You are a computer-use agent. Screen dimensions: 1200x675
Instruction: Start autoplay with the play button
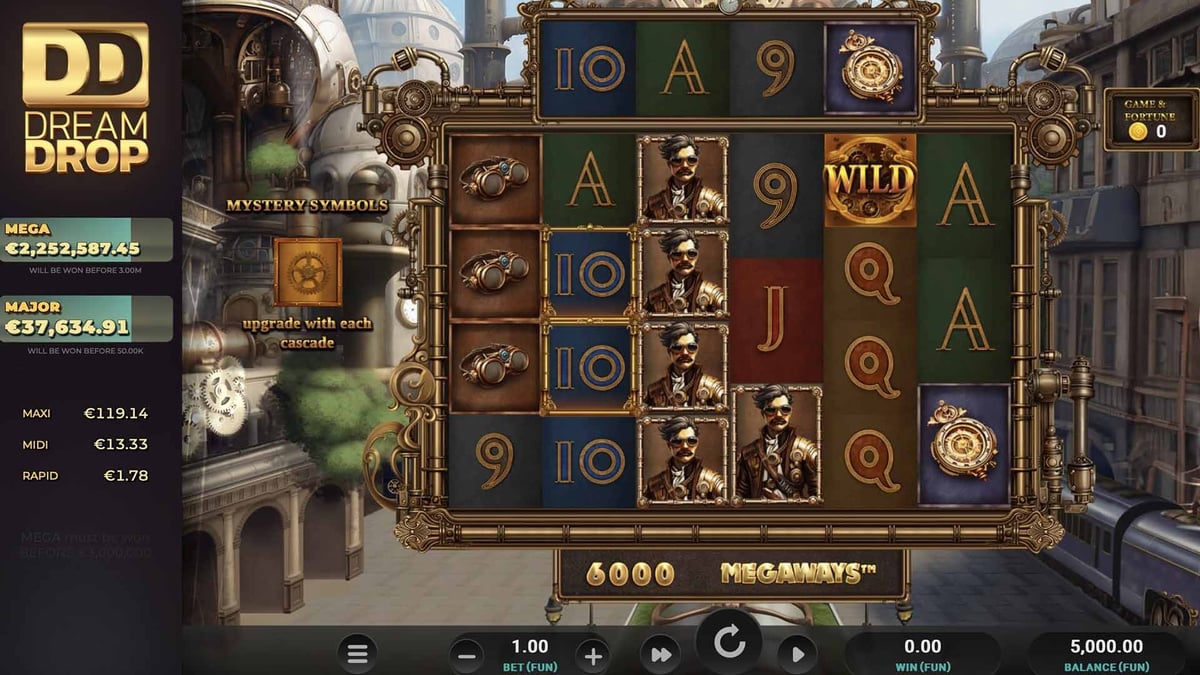point(798,655)
